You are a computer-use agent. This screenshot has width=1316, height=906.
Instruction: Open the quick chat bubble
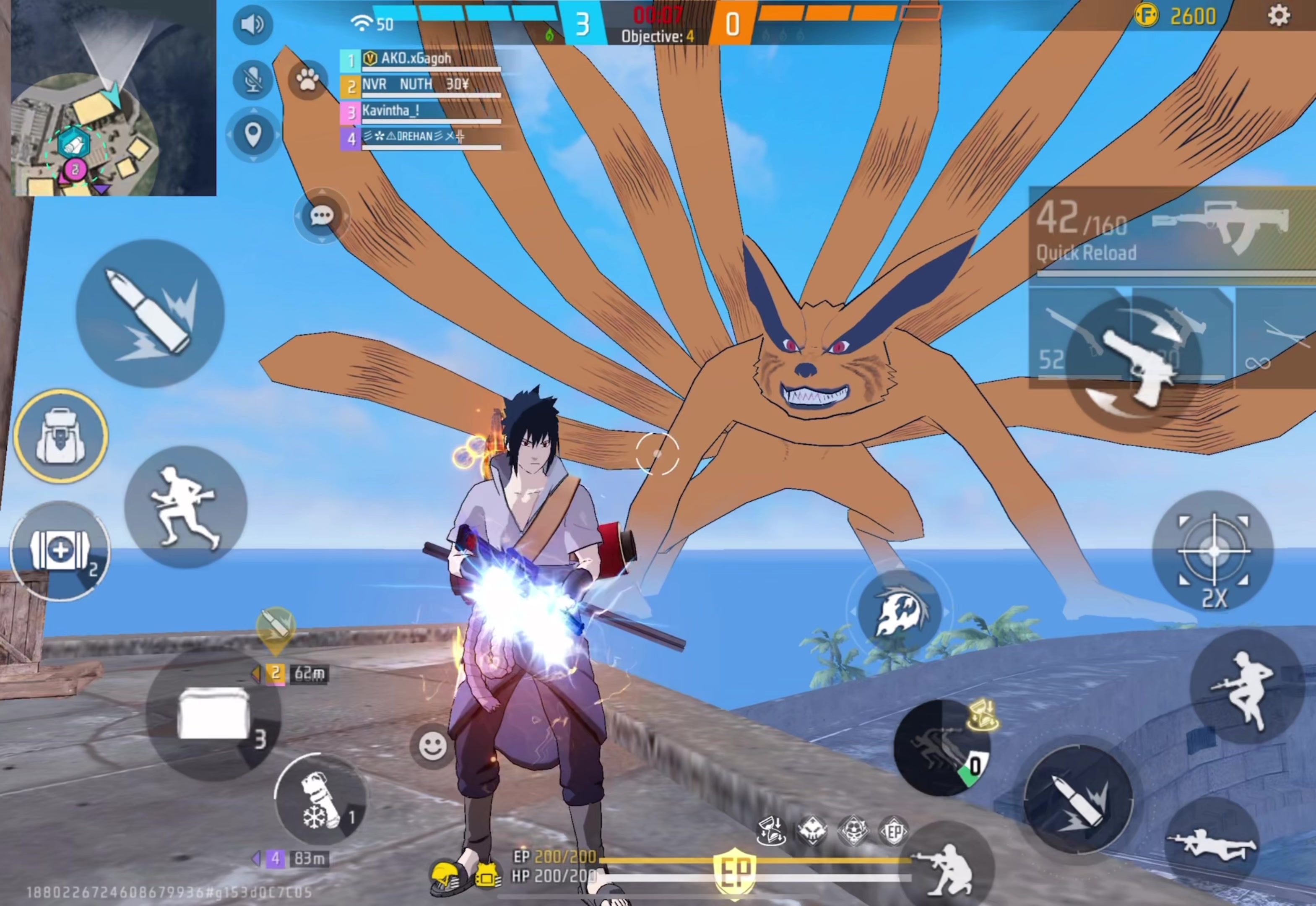coord(321,216)
